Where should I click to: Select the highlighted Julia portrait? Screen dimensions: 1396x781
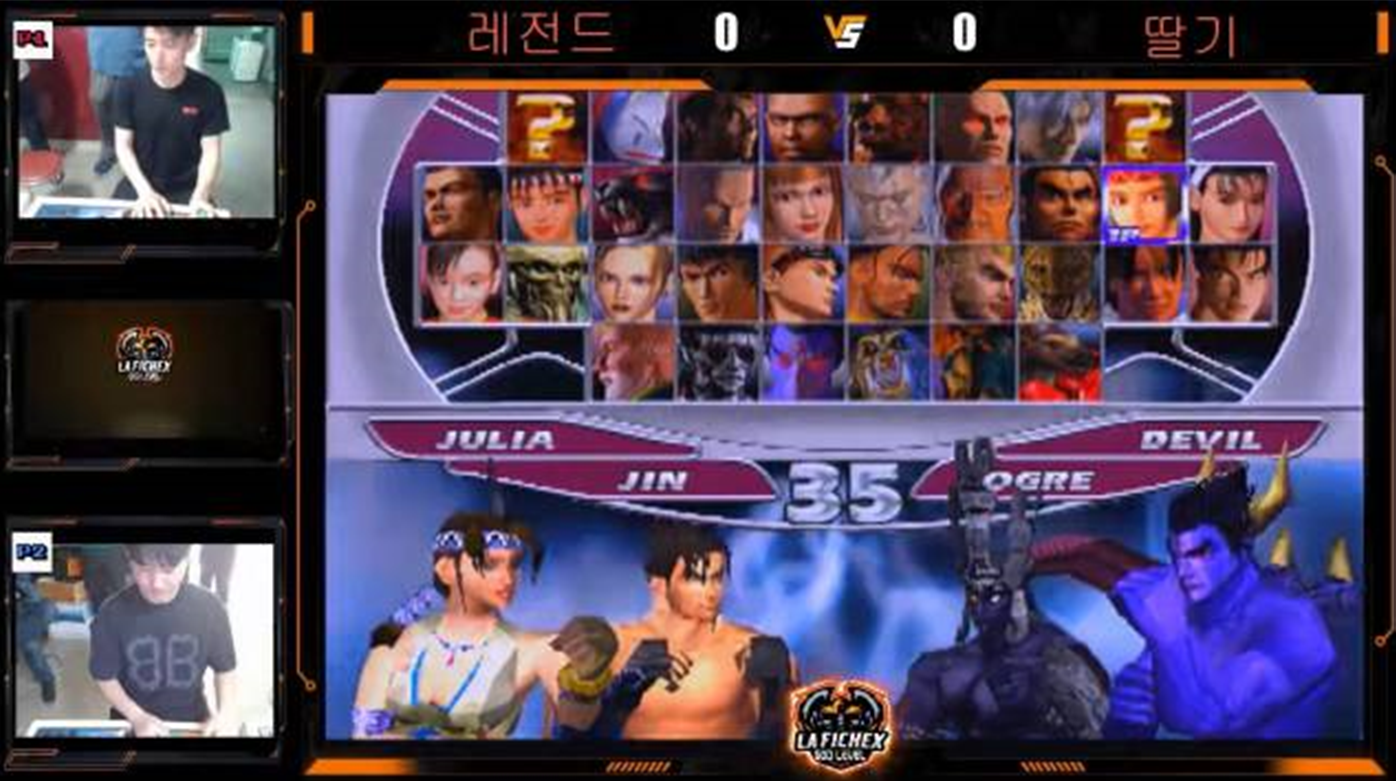pyautogui.click(x=1143, y=204)
